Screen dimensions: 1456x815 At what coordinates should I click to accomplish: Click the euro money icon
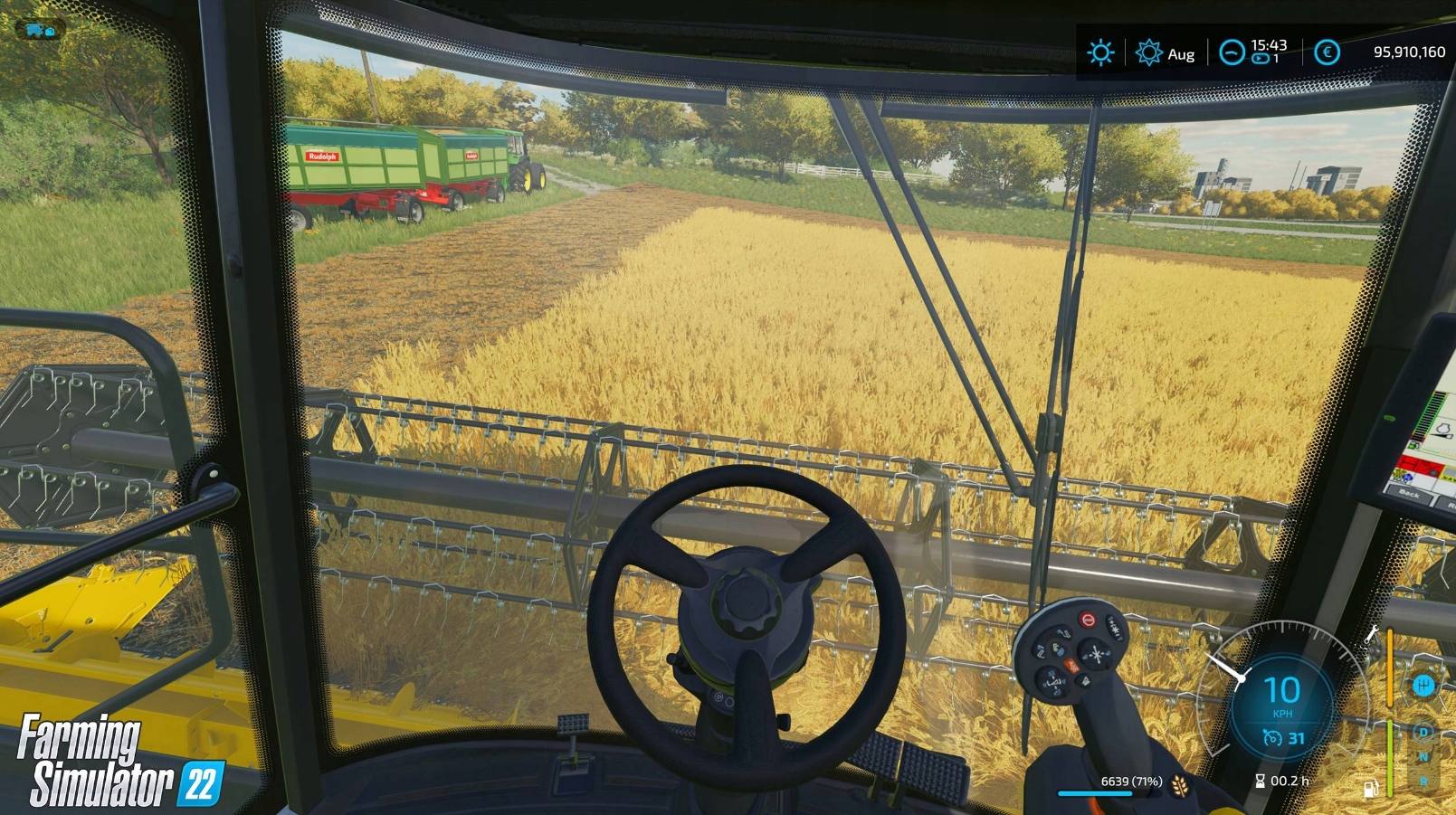click(x=1327, y=52)
